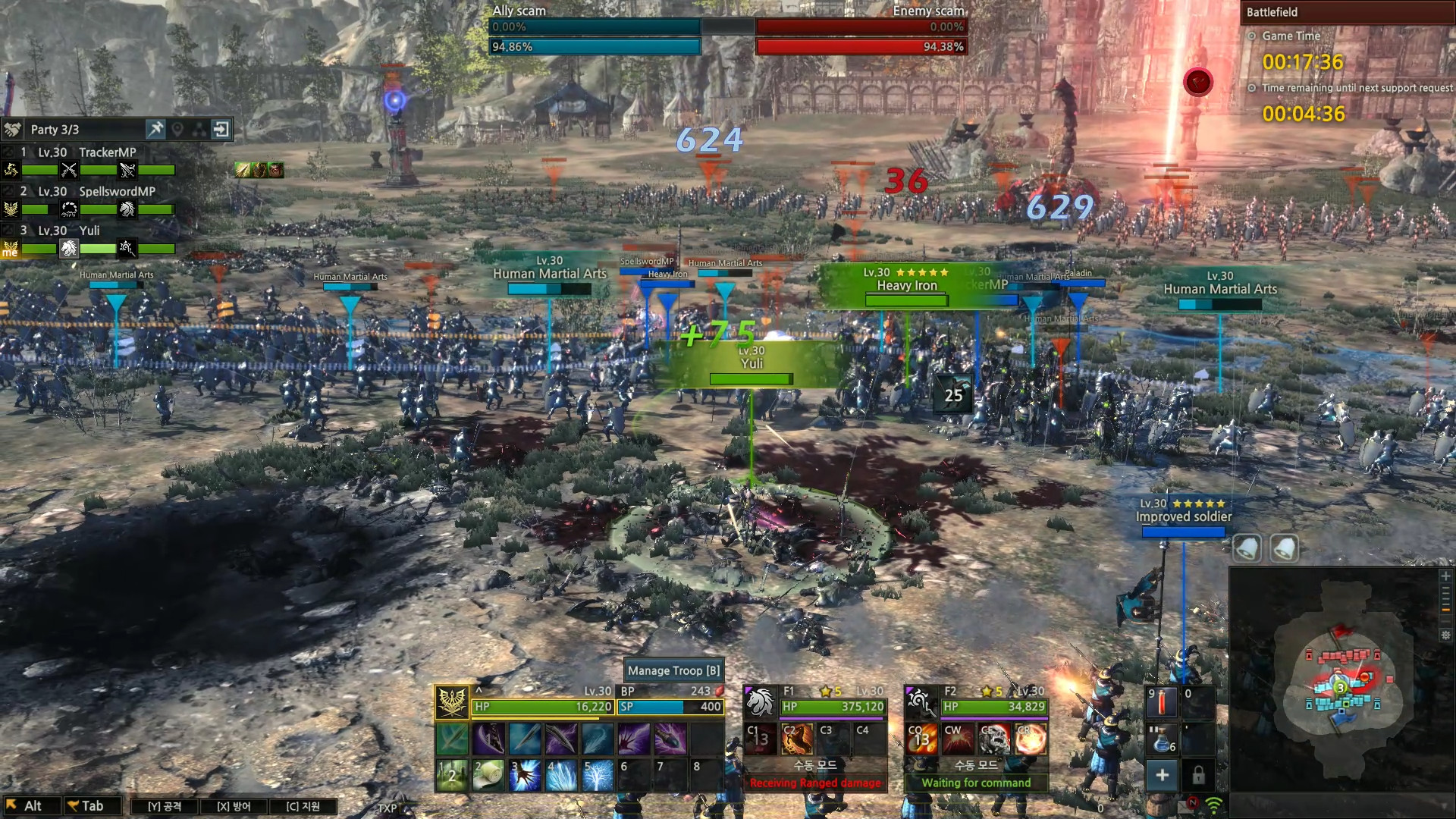1456x819 pixels.
Task: Use the red potion in slot 9
Action: click(x=1162, y=703)
